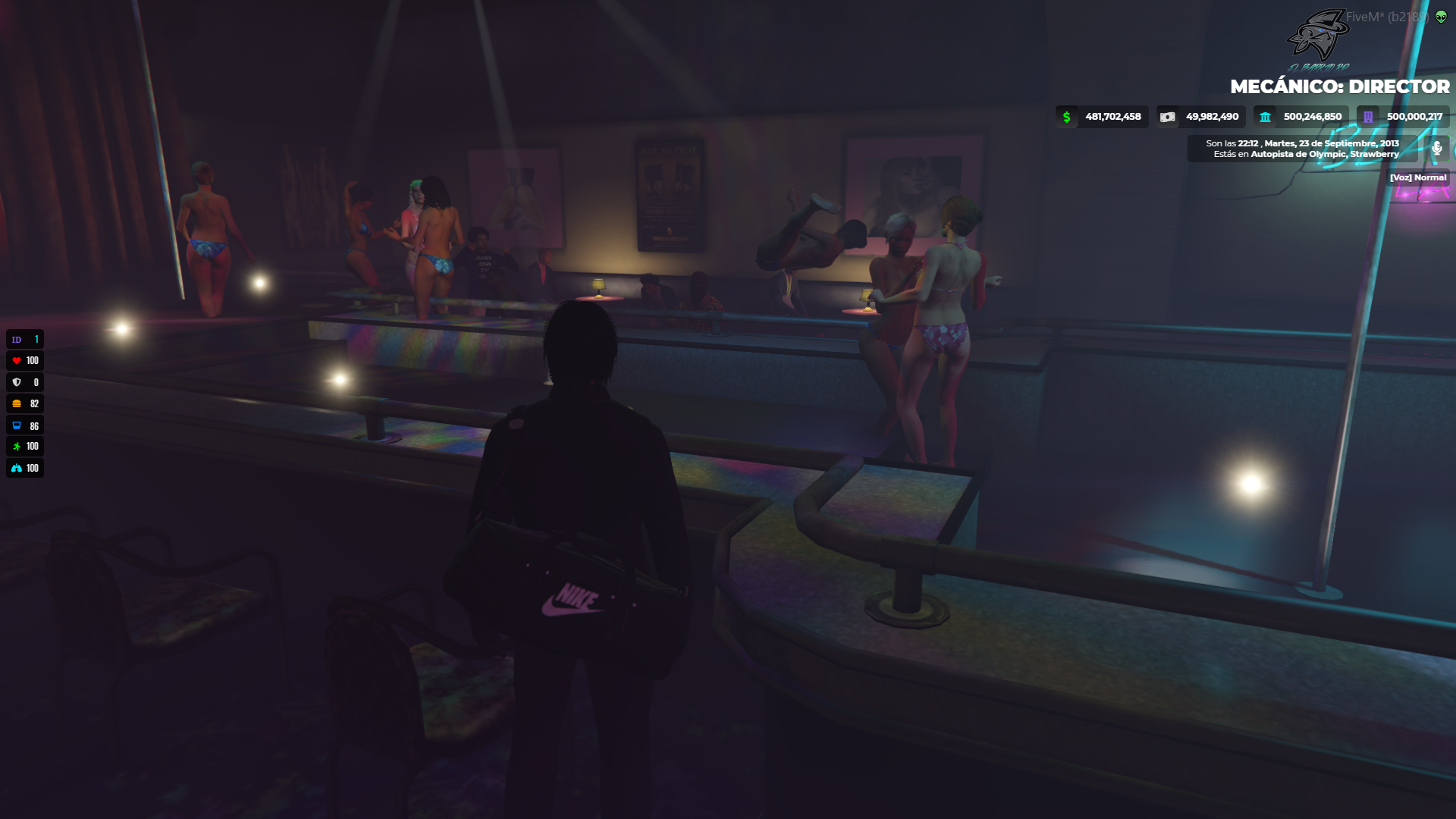The height and width of the screenshot is (819, 1456).
Task: Click the blue water thirst icon
Action: coord(15,425)
